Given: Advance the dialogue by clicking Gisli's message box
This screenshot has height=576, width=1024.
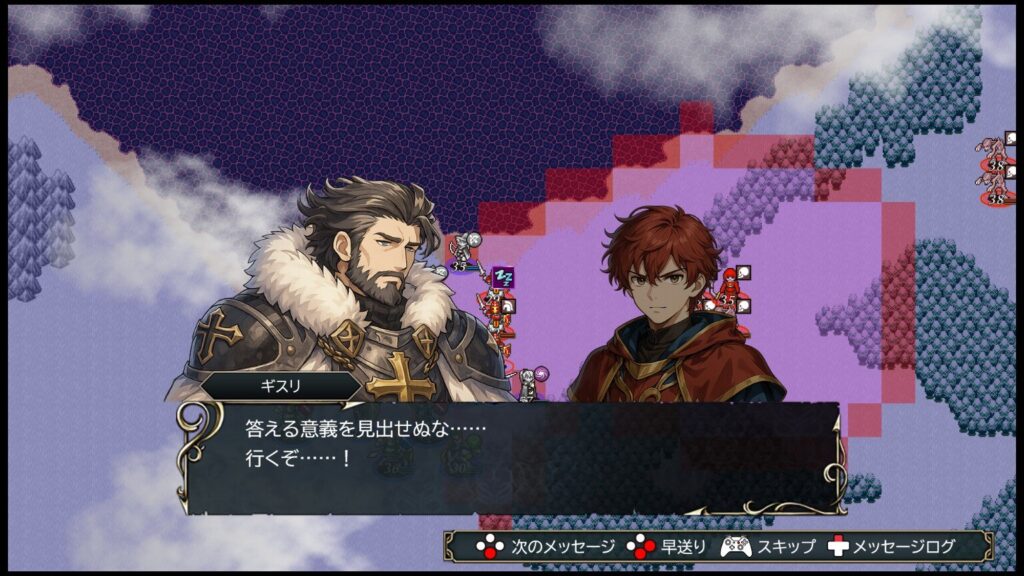Looking at the screenshot, I should [512, 457].
